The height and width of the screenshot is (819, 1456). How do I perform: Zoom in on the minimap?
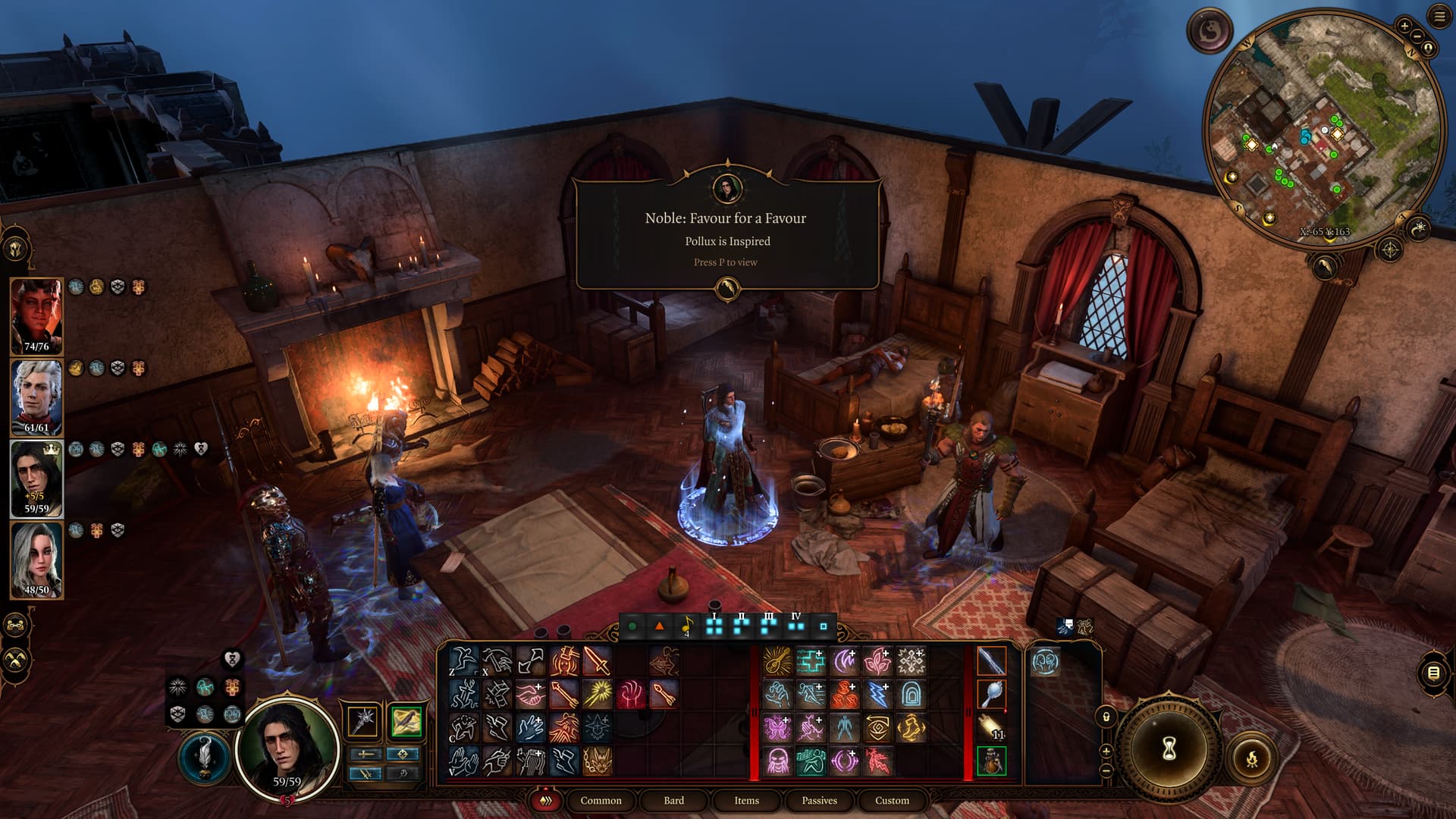(x=1404, y=26)
